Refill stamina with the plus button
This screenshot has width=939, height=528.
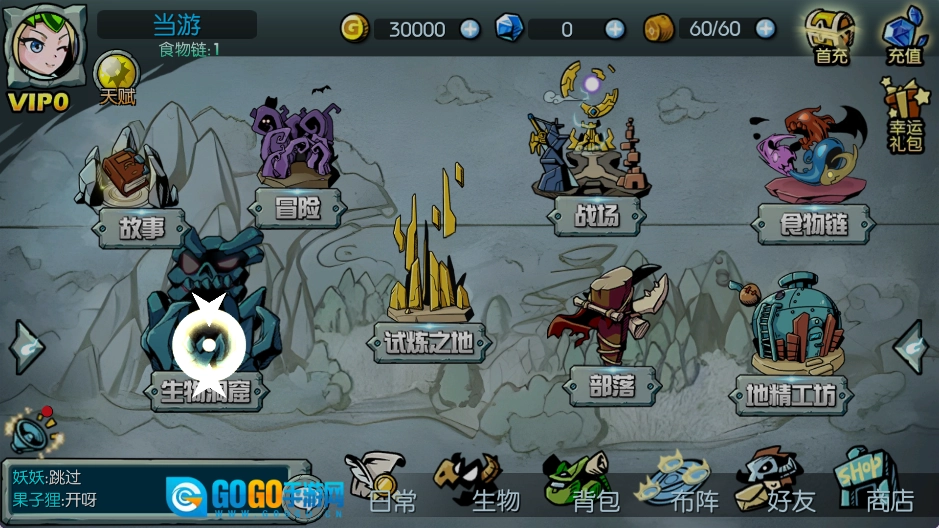(x=766, y=29)
